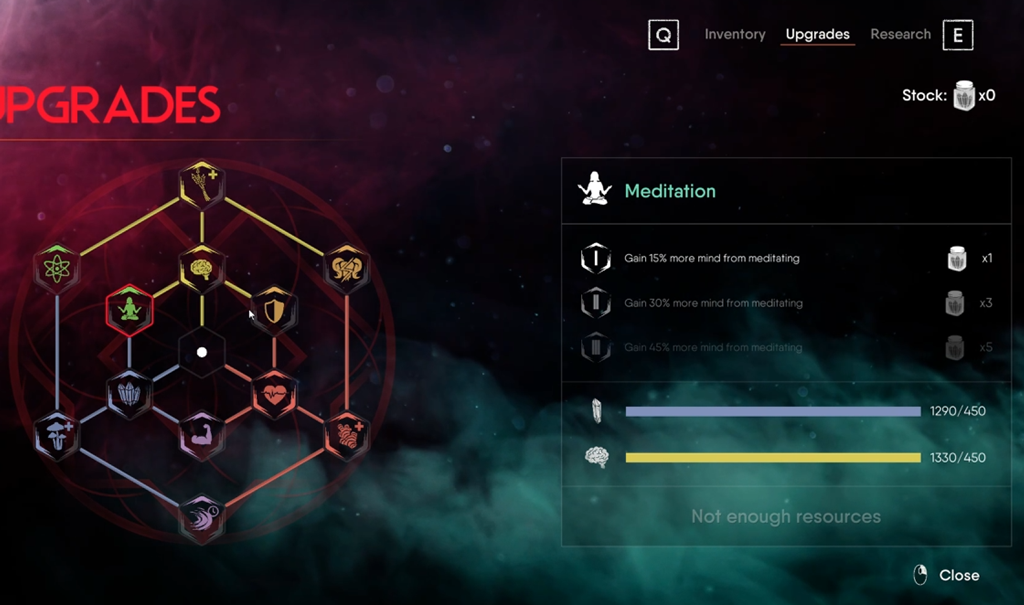This screenshot has height=605, width=1024.
Task: Switch to the Inventory tab
Action: tap(734, 34)
